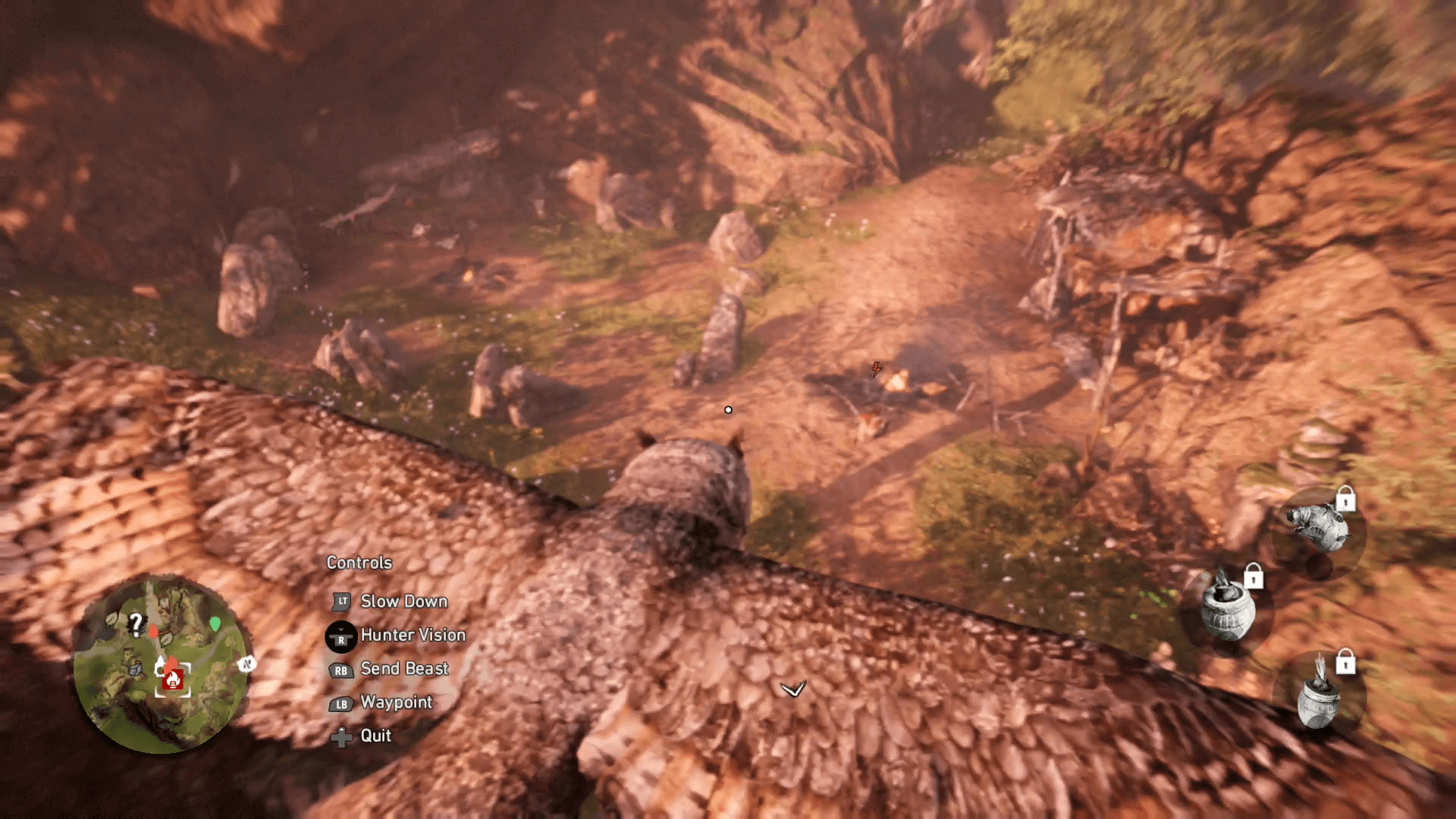Click the padlock on the bottom ability slot

tap(1346, 663)
